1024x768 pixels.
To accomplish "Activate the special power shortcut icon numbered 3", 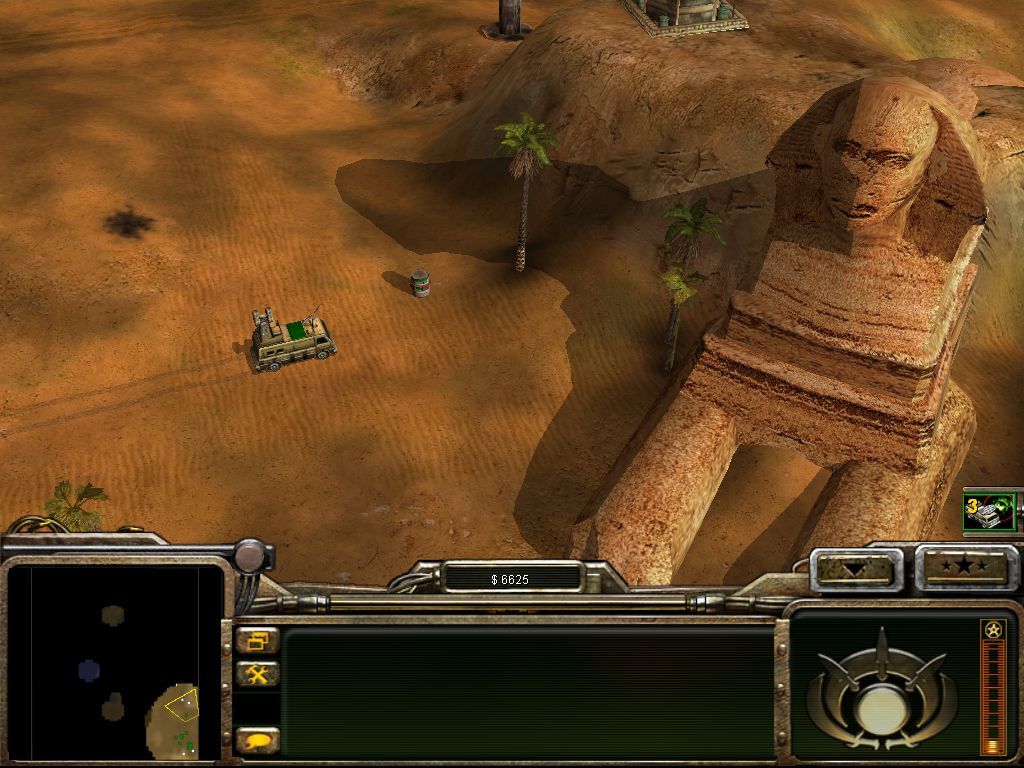I will 989,512.
